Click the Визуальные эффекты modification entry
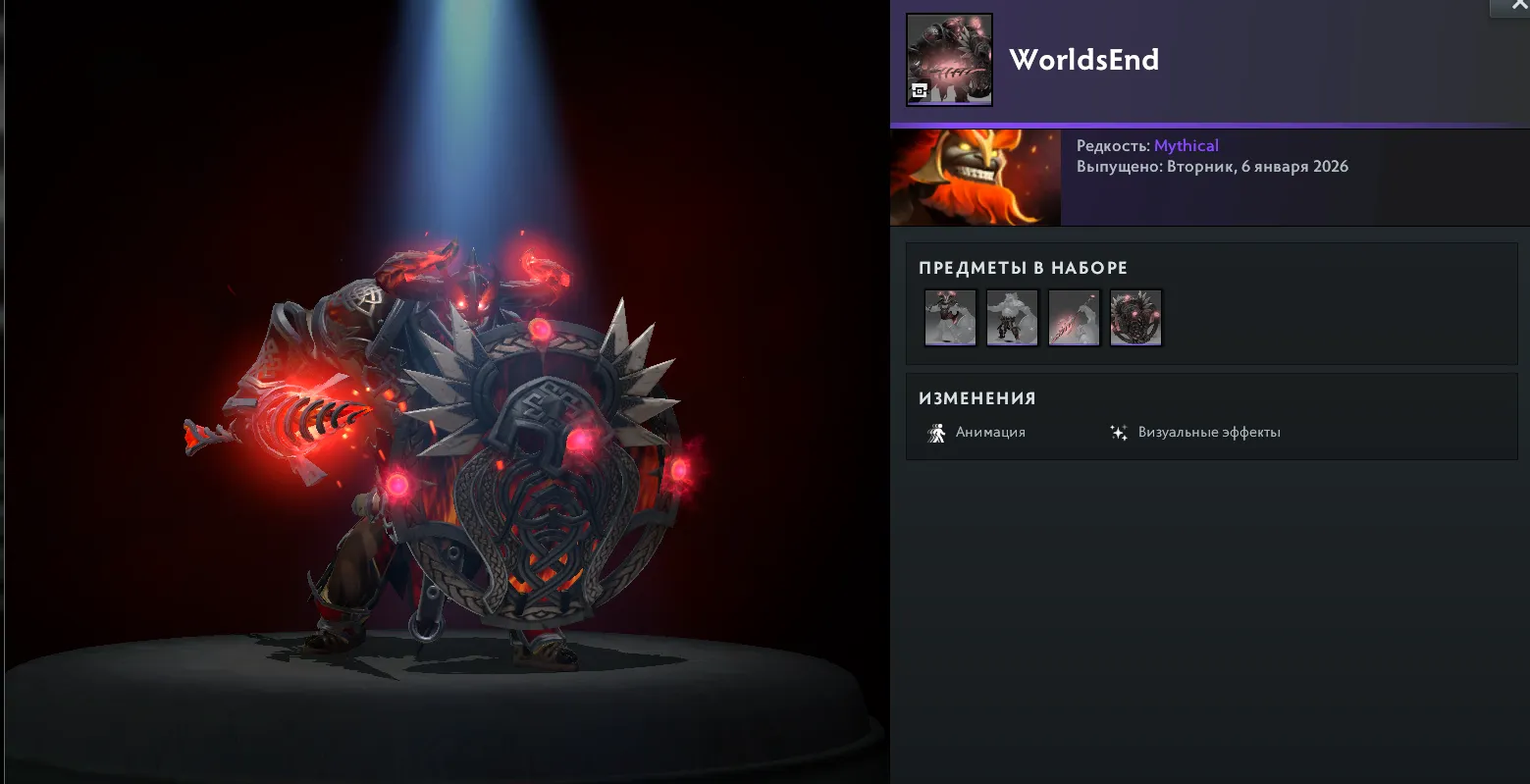 coord(1195,433)
